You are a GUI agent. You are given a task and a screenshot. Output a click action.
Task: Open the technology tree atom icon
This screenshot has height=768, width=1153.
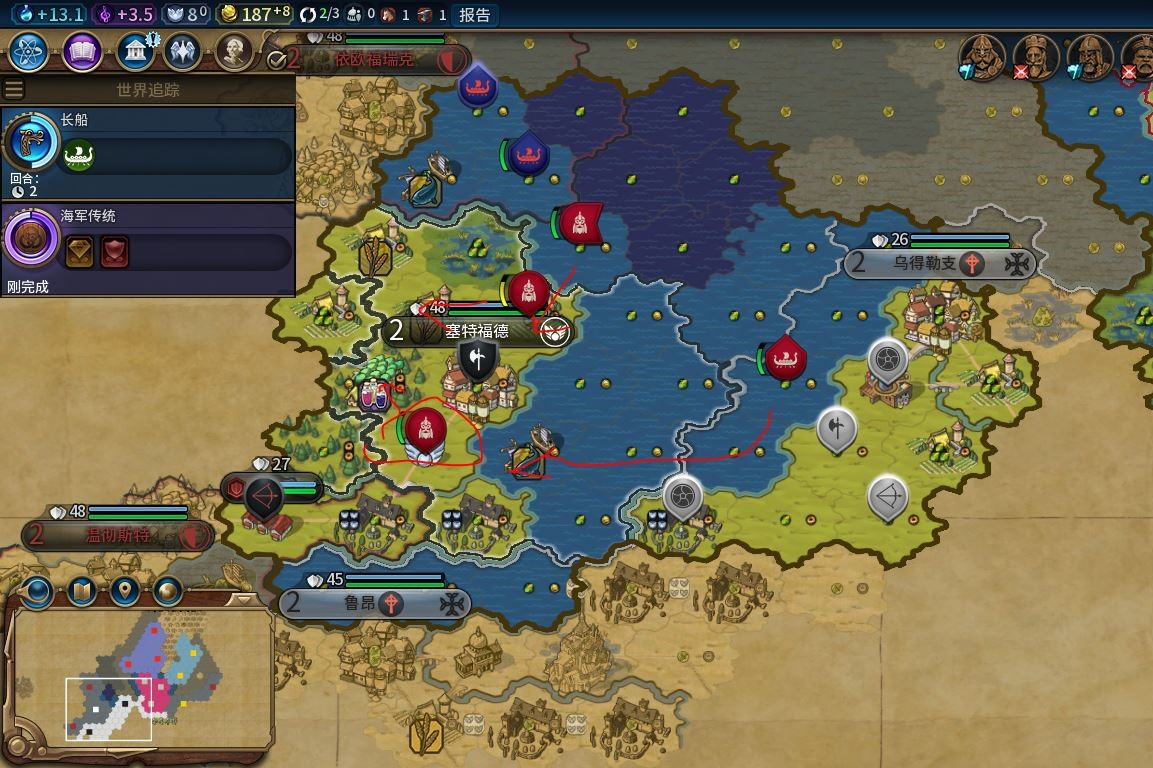30,52
